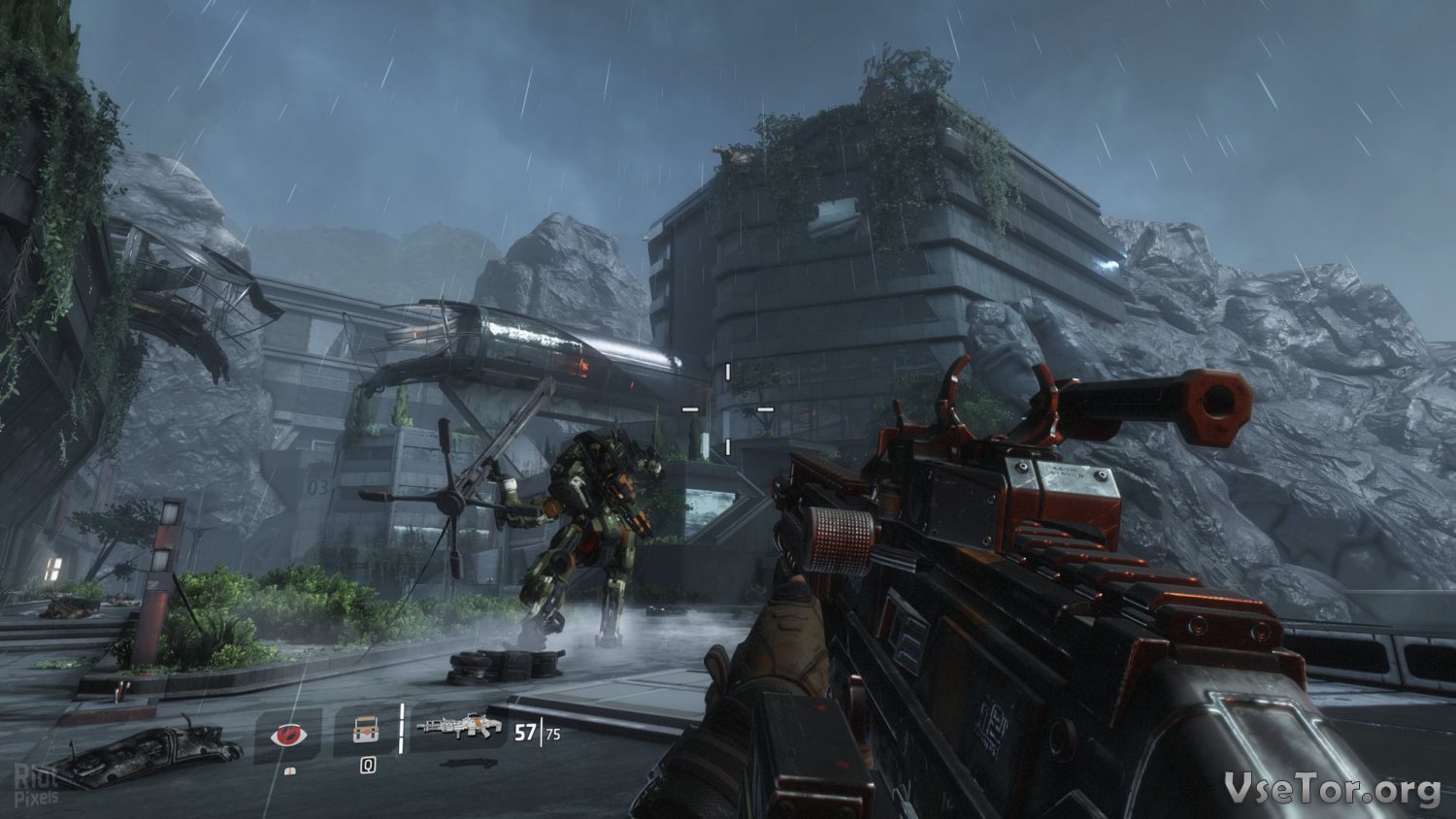
Task: Click the equipped machine gun weapon icon
Action: point(458,727)
